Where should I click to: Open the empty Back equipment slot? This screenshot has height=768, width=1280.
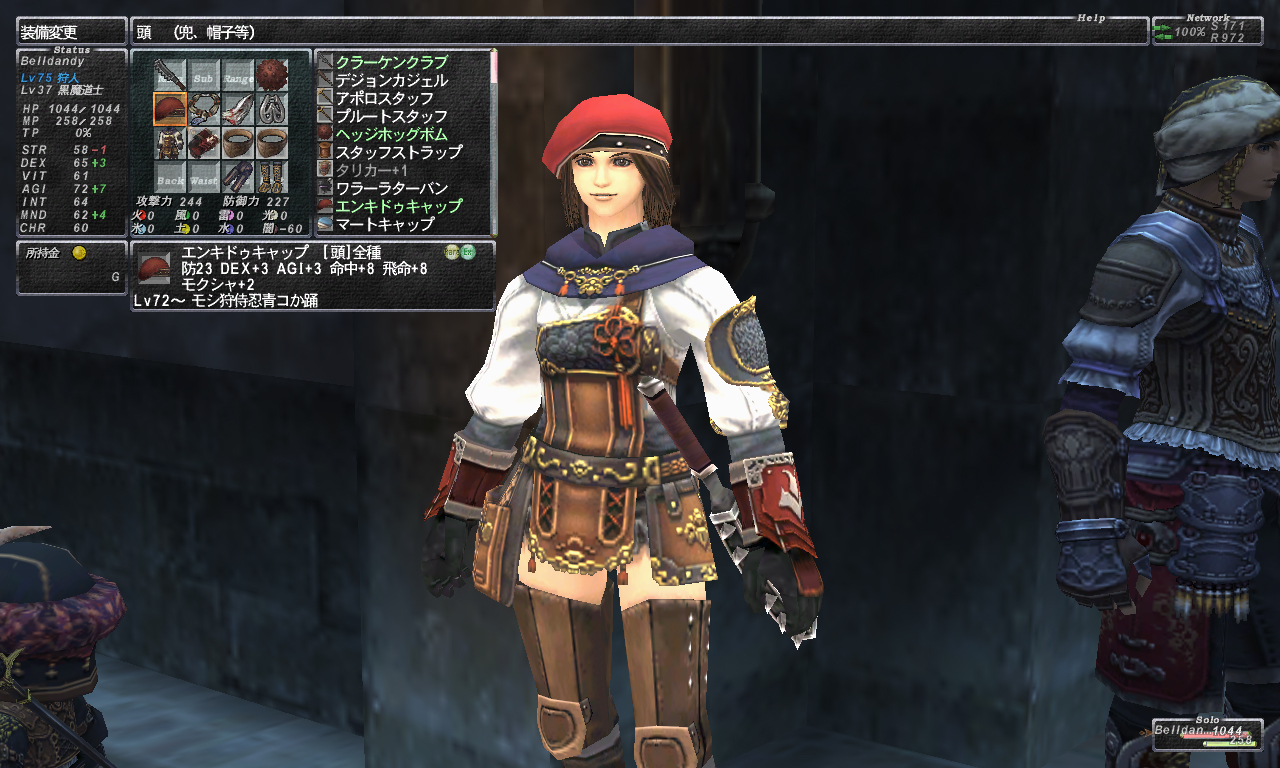[170, 177]
